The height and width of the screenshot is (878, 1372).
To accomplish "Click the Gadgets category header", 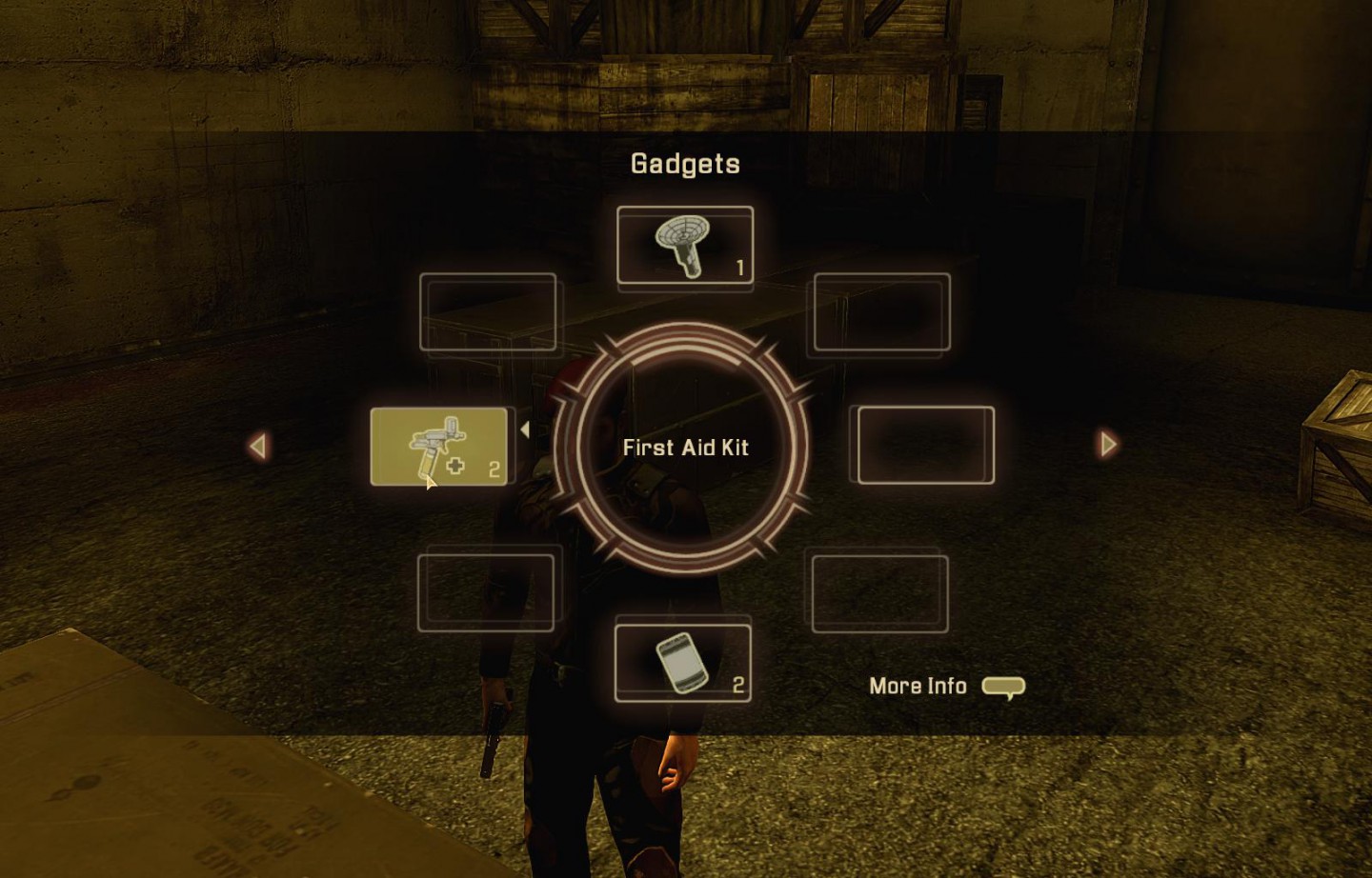I will tap(685, 163).
